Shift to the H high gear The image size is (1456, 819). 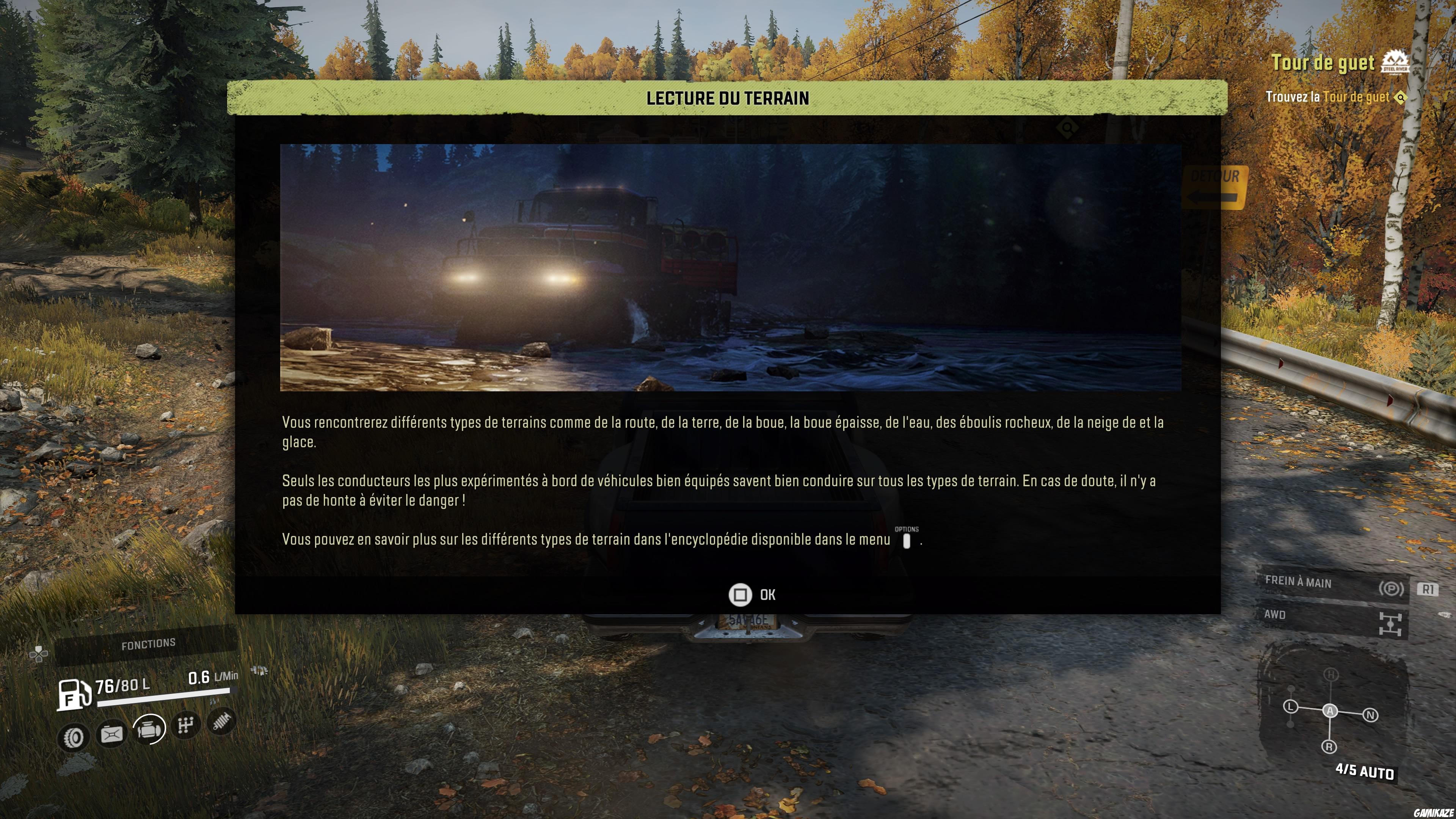(1331, 674)
